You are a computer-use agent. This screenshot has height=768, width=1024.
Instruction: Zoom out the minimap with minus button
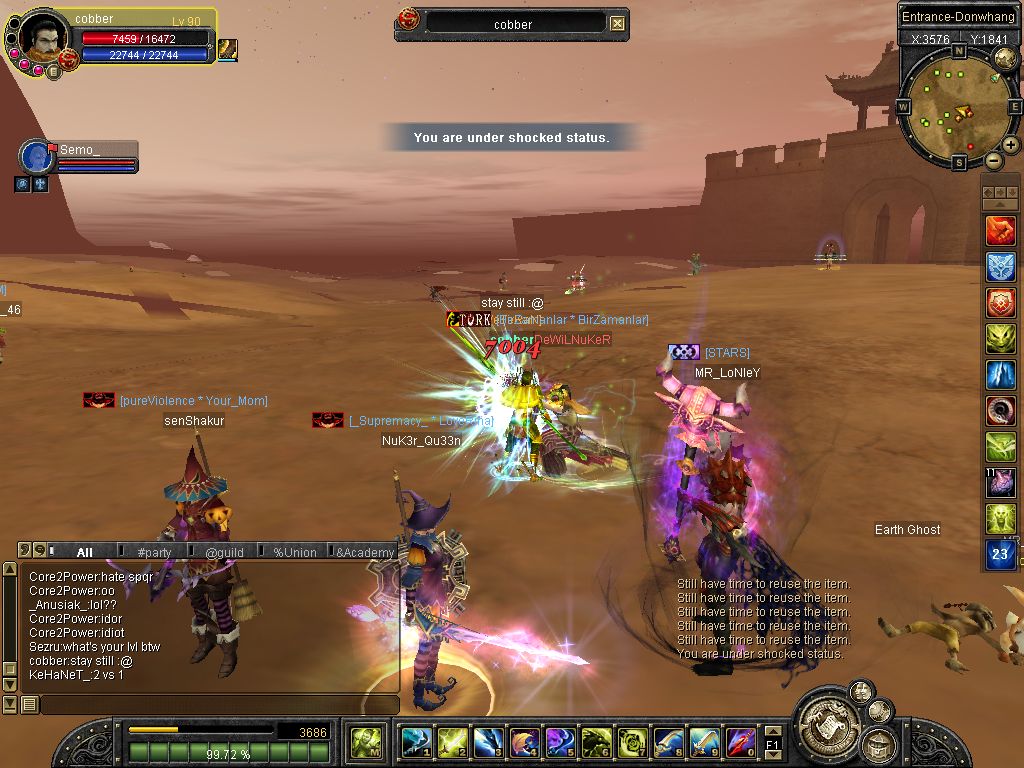(x=993, y=160)
